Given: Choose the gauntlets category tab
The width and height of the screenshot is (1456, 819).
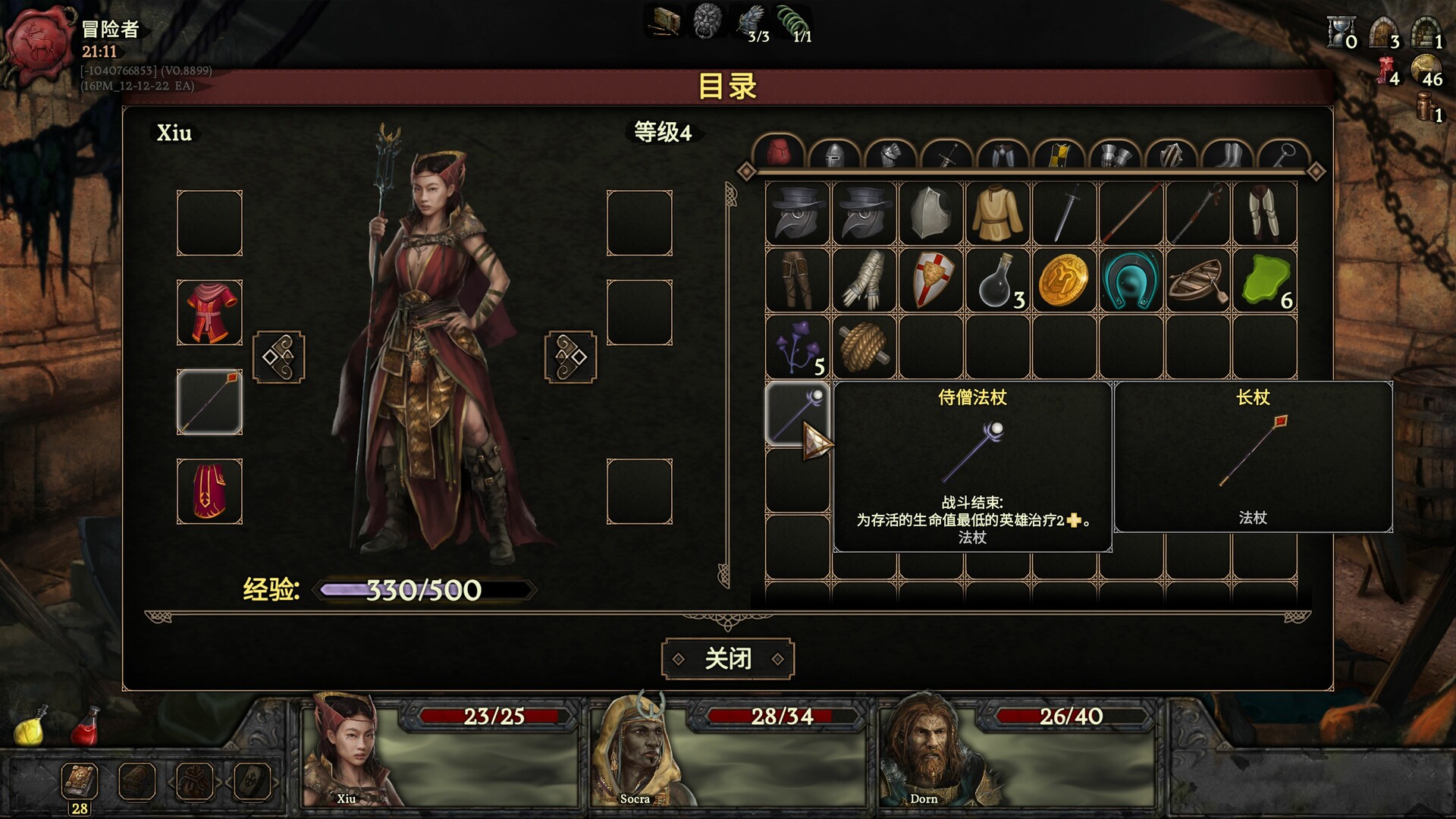Looking at the screenshot, I should pos(1116,155).
